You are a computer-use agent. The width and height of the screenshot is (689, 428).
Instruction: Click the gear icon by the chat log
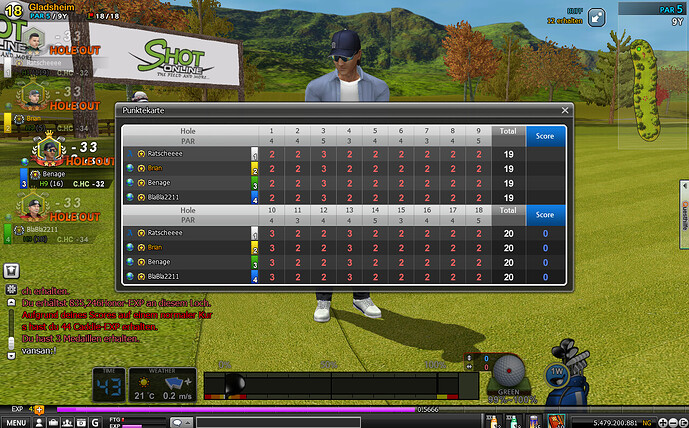(x=11, y=288)
